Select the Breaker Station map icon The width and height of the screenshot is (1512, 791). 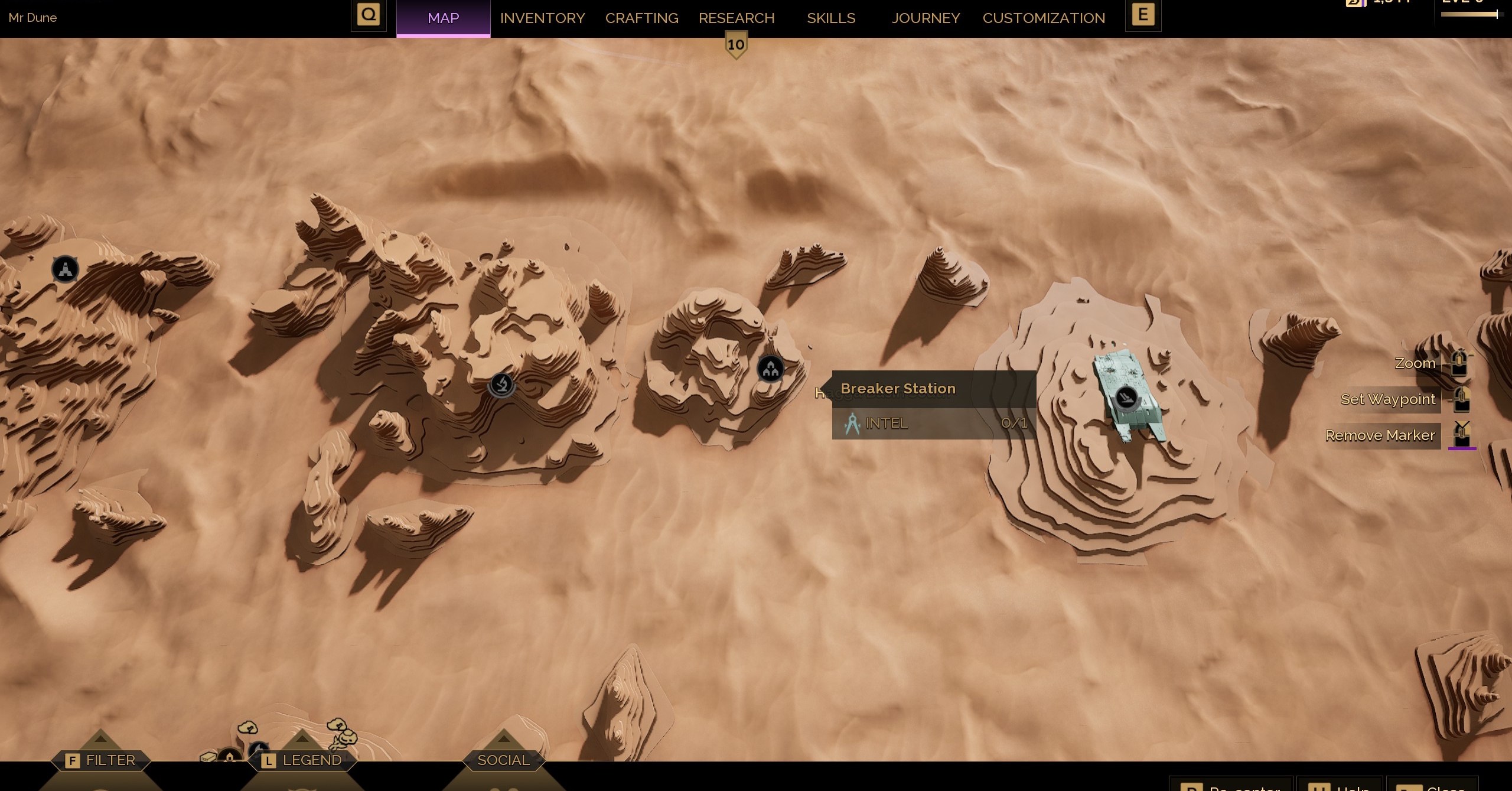(x=771, y=369)
